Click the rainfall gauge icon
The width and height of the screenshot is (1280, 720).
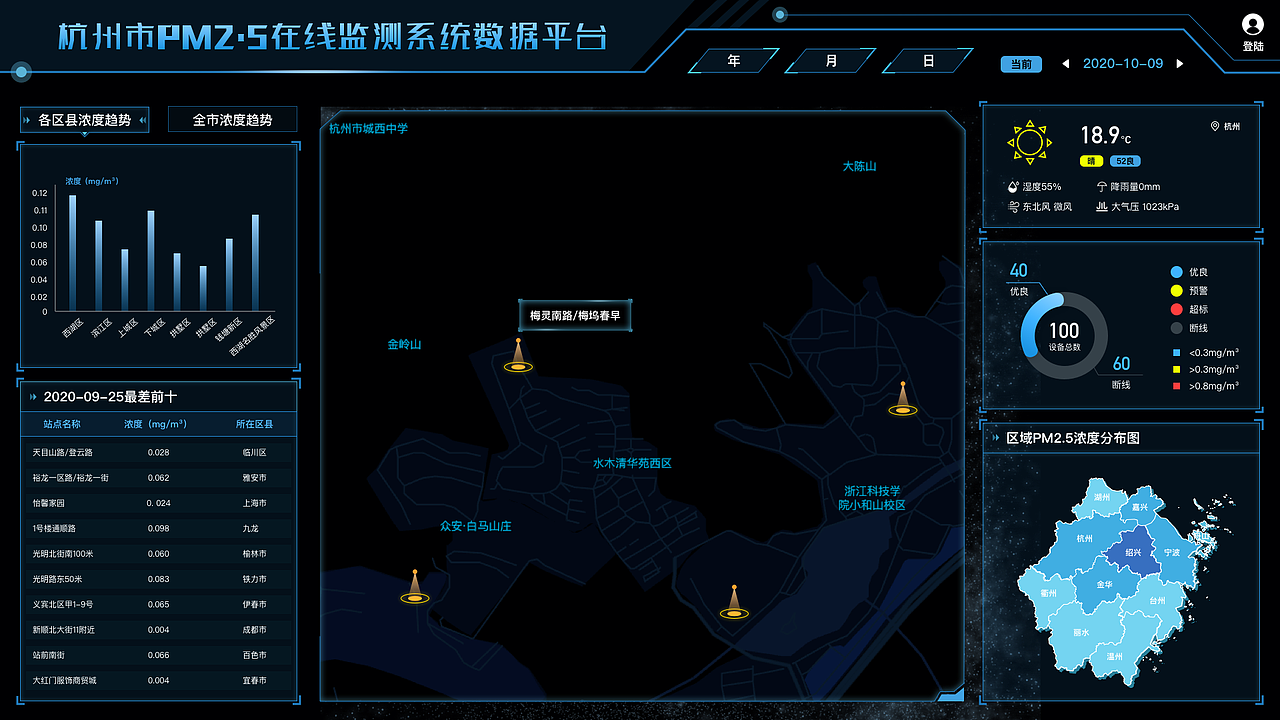tap(1101, 186)
